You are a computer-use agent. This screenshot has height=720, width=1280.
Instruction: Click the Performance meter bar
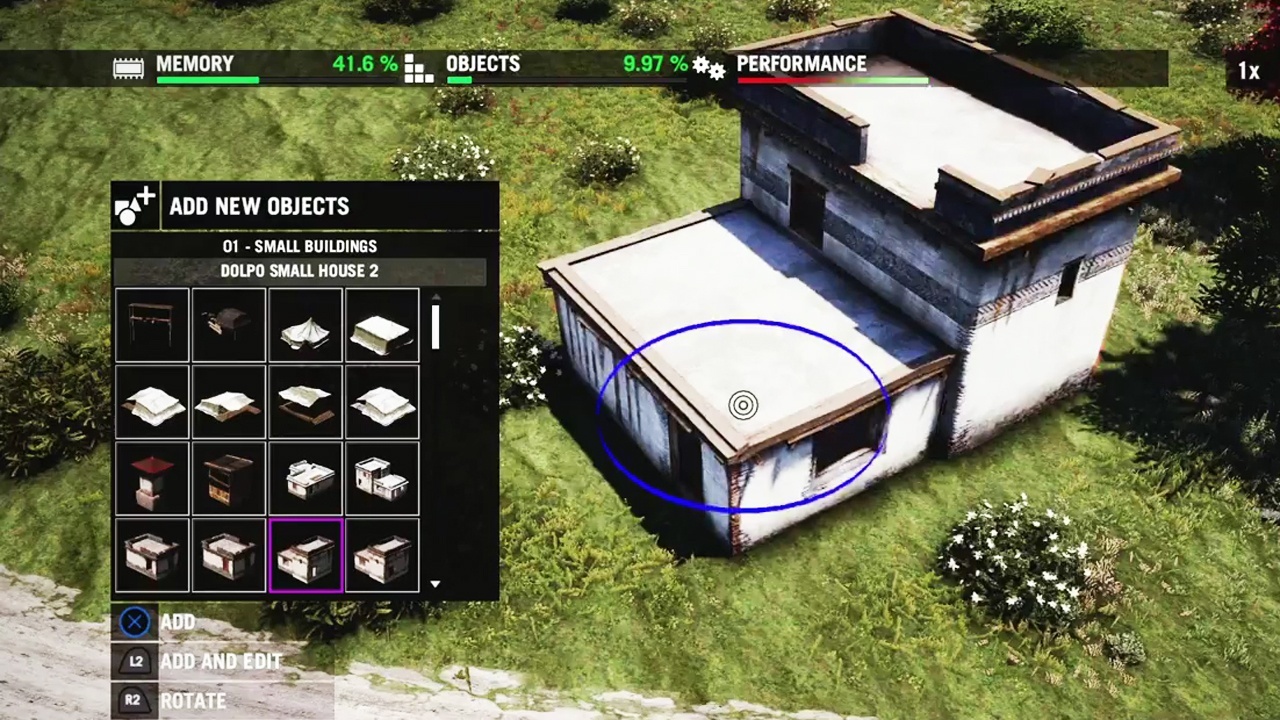pos(833,82)
